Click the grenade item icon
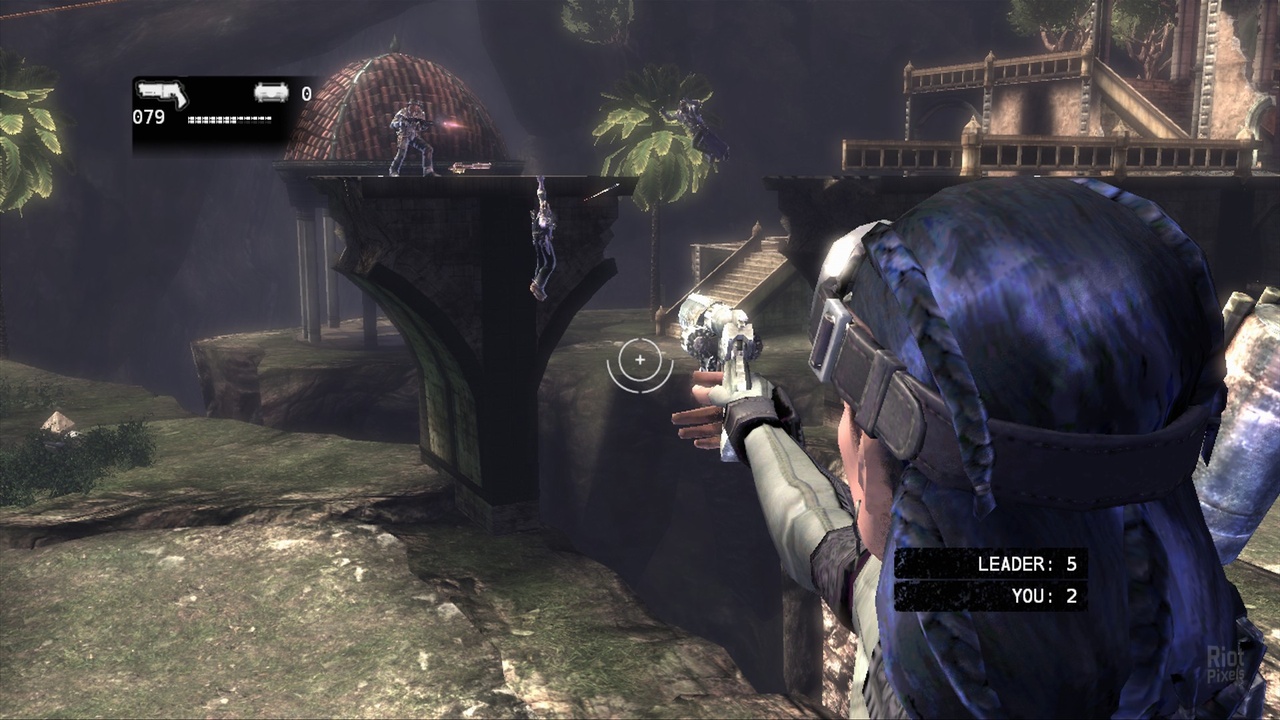This screenshot has height=720, width=1280. tap(271, 93)
